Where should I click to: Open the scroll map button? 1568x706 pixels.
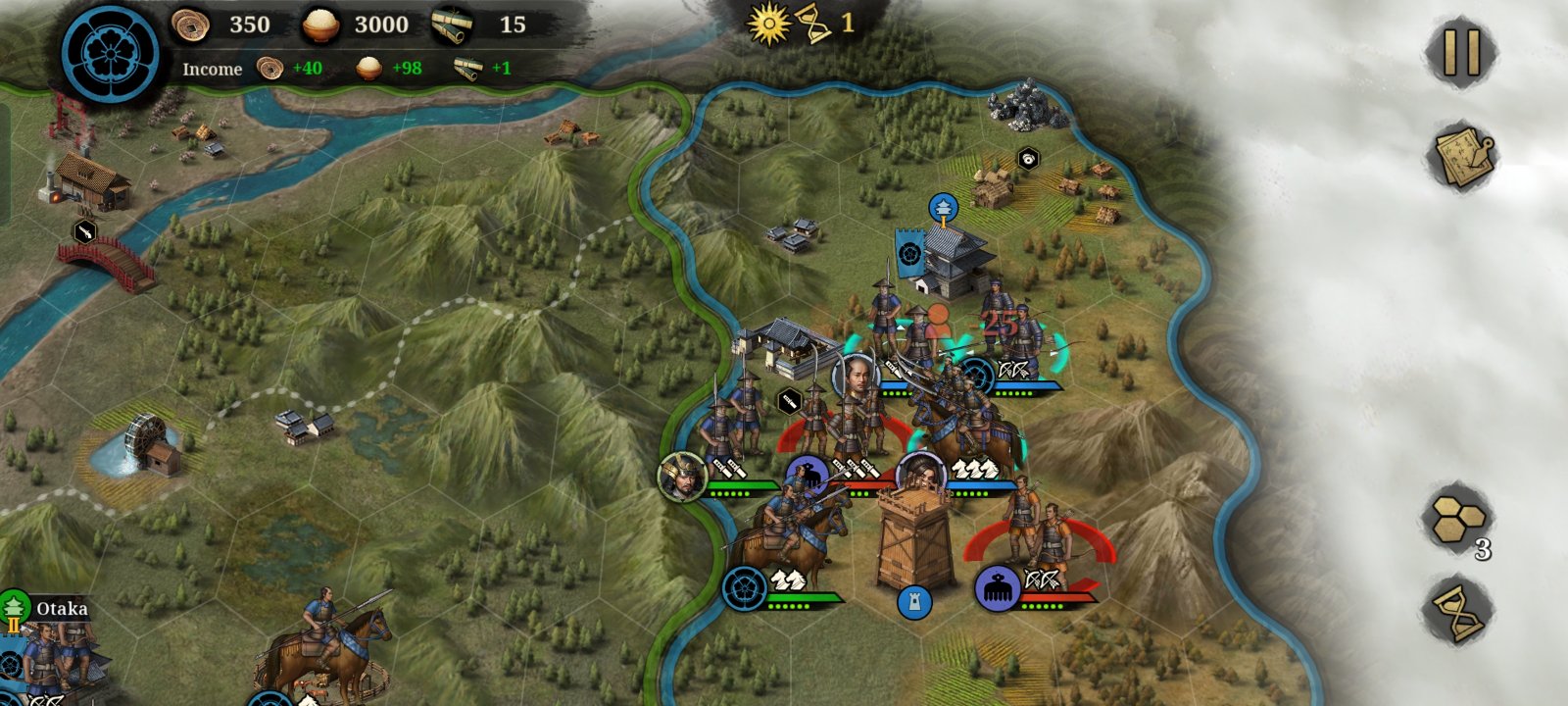[1461, 155]
